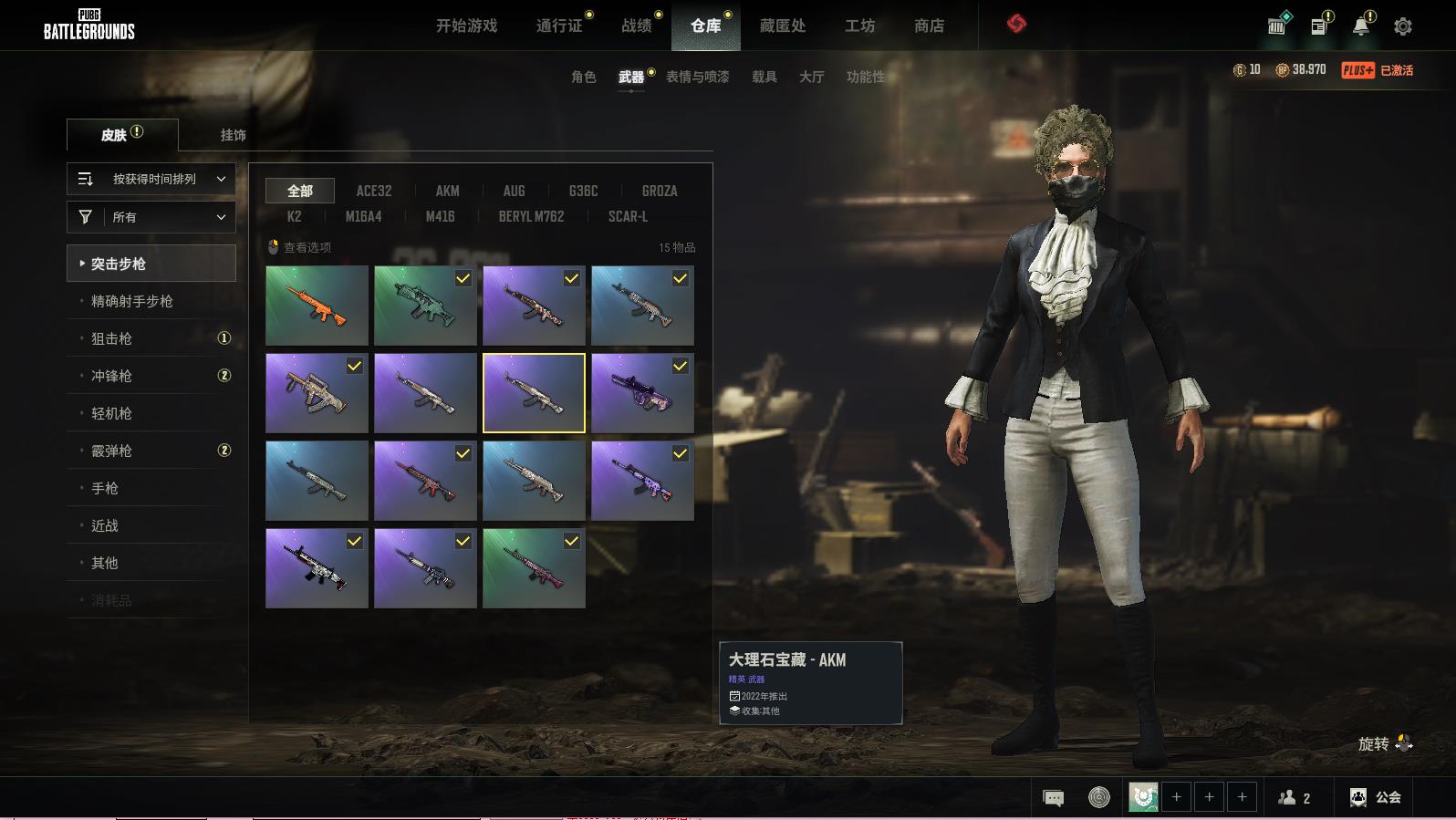Viewport: 1456px width, 820px height.
Task: Select the 载具 vehicles subtab
Action: [764, 77]
